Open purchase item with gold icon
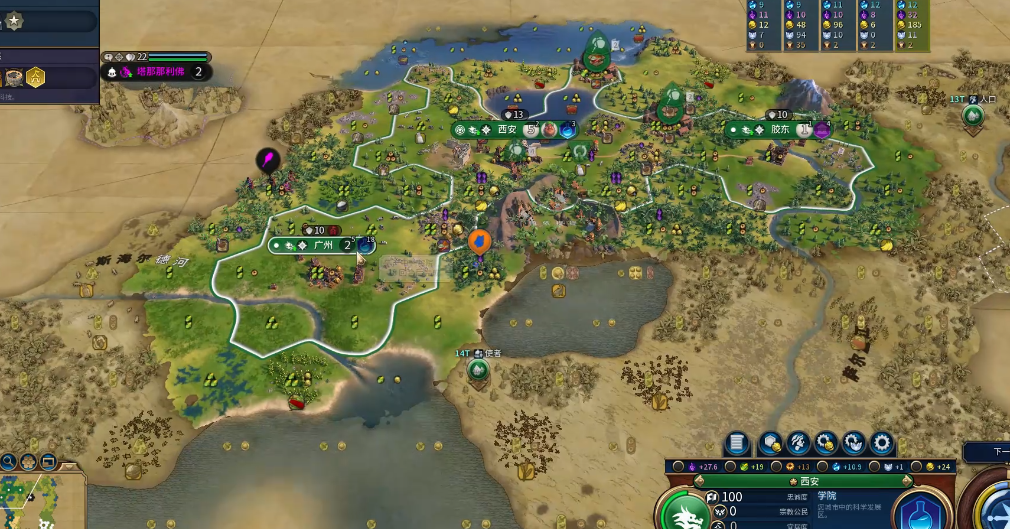Image resolution: width=1010 pixels, height=529 pixels. click(826, 442)
